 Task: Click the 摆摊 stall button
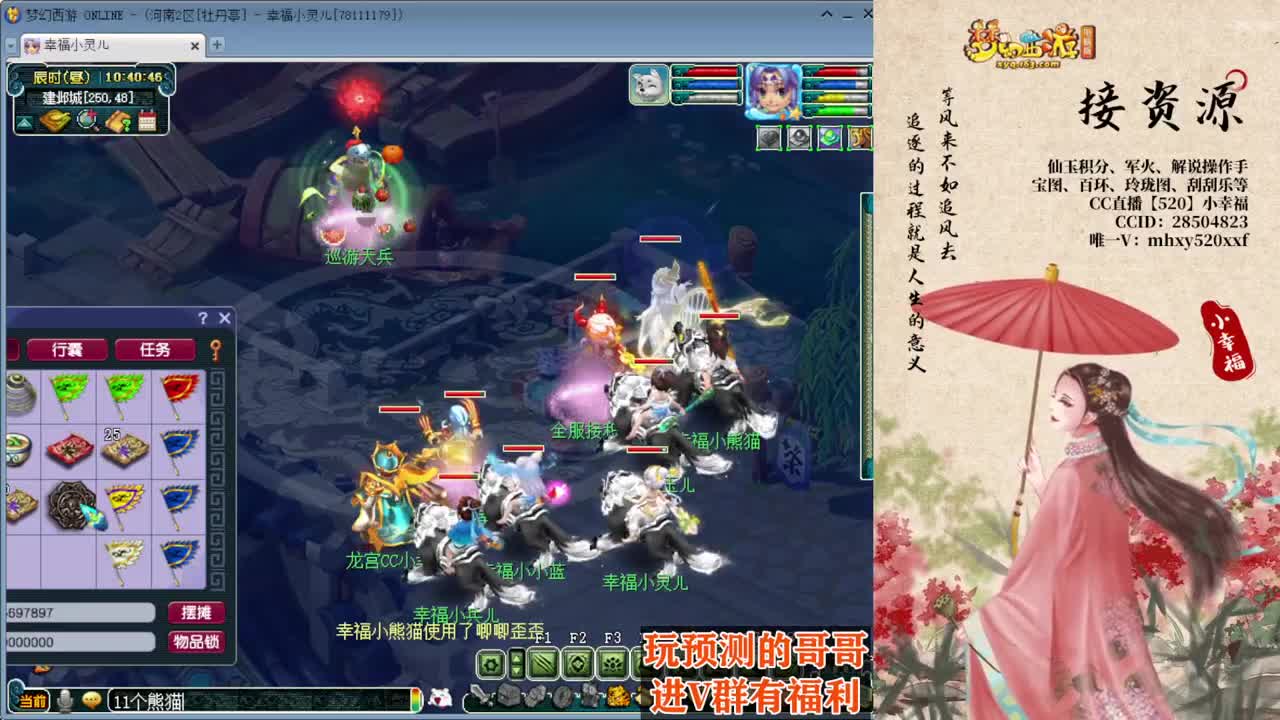pyautogui.click(x=196, y=613)
